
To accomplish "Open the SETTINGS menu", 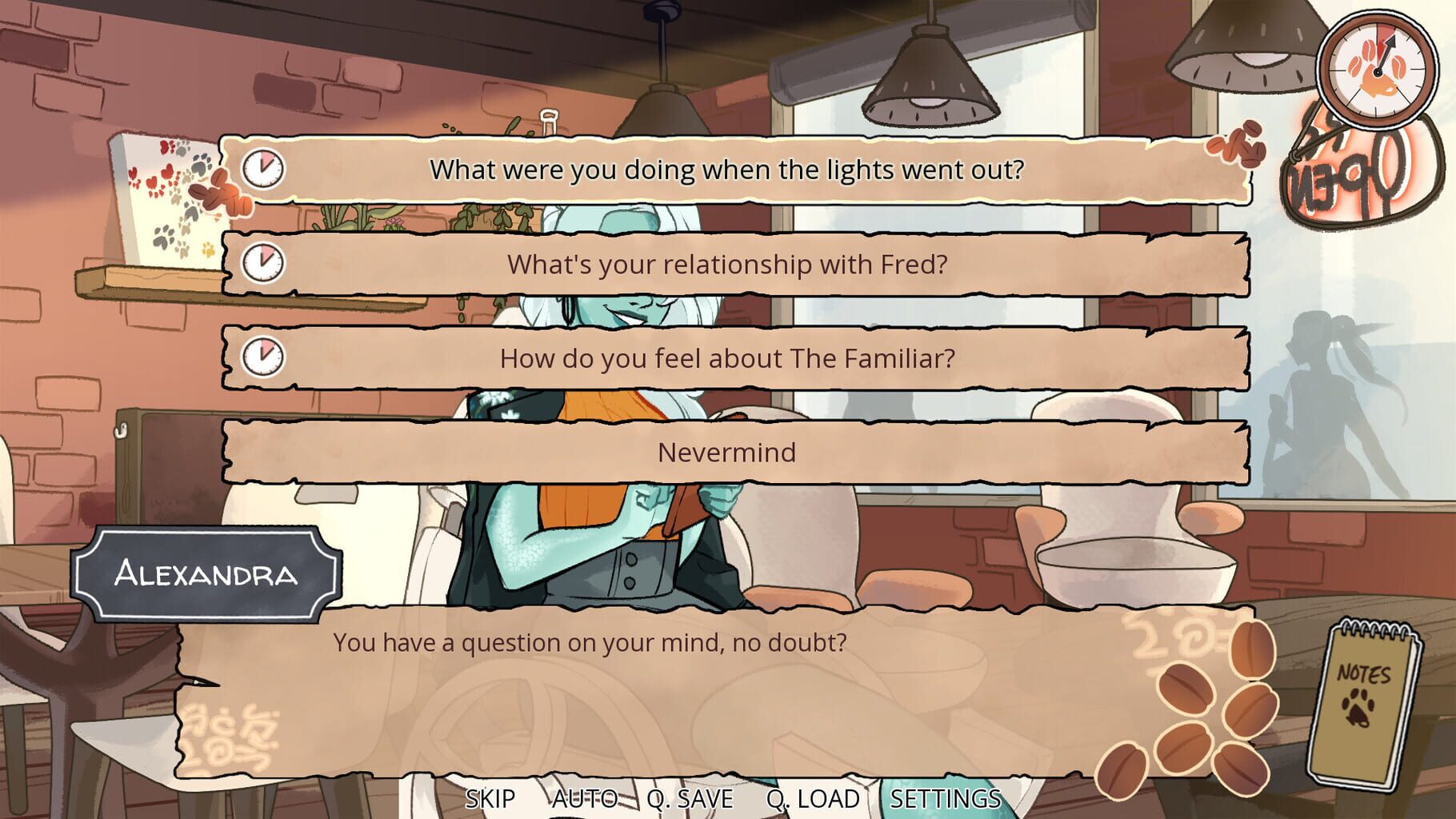I will tap(944, 797).
